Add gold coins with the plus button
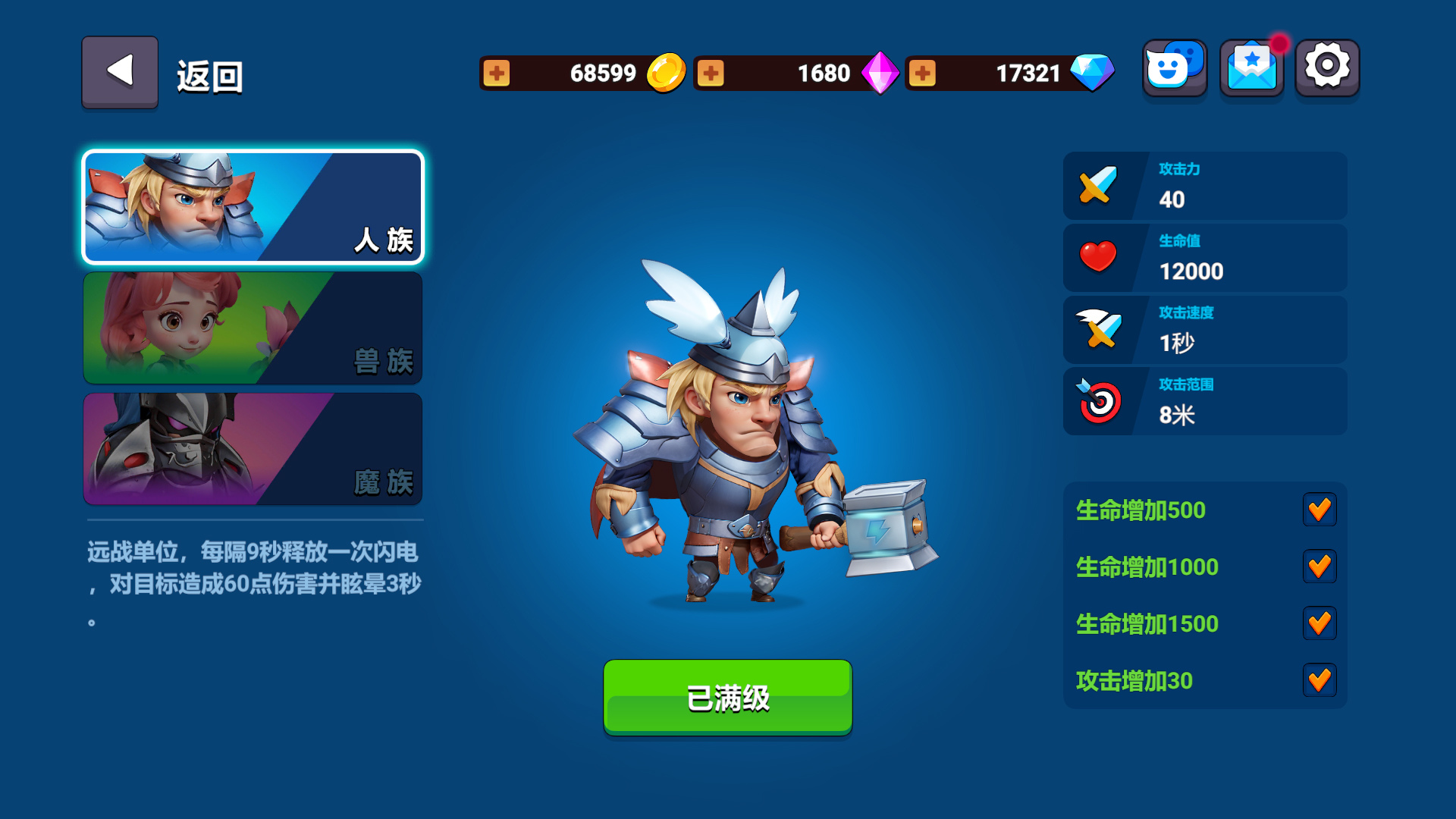Viewport: 1456px width, 819px height. 497,74
